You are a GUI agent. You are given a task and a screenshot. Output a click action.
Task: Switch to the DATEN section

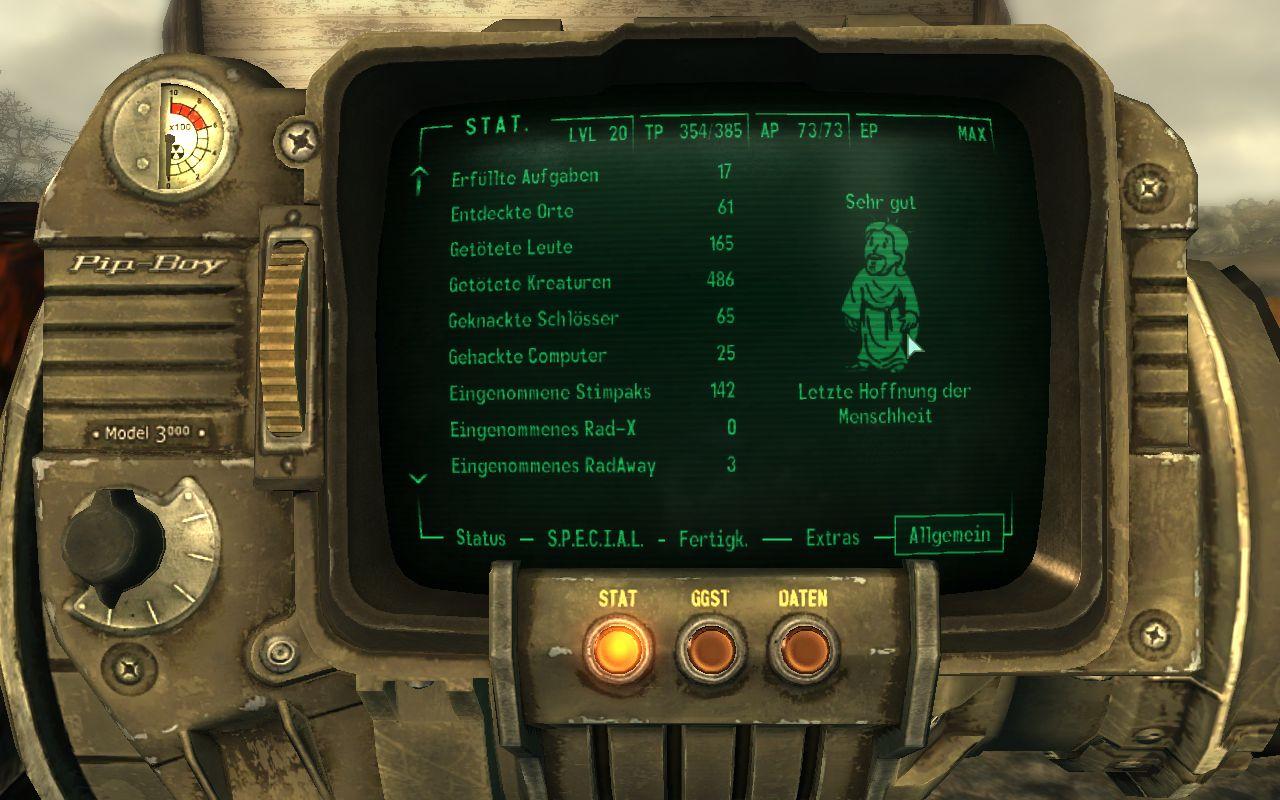[802, 650]
